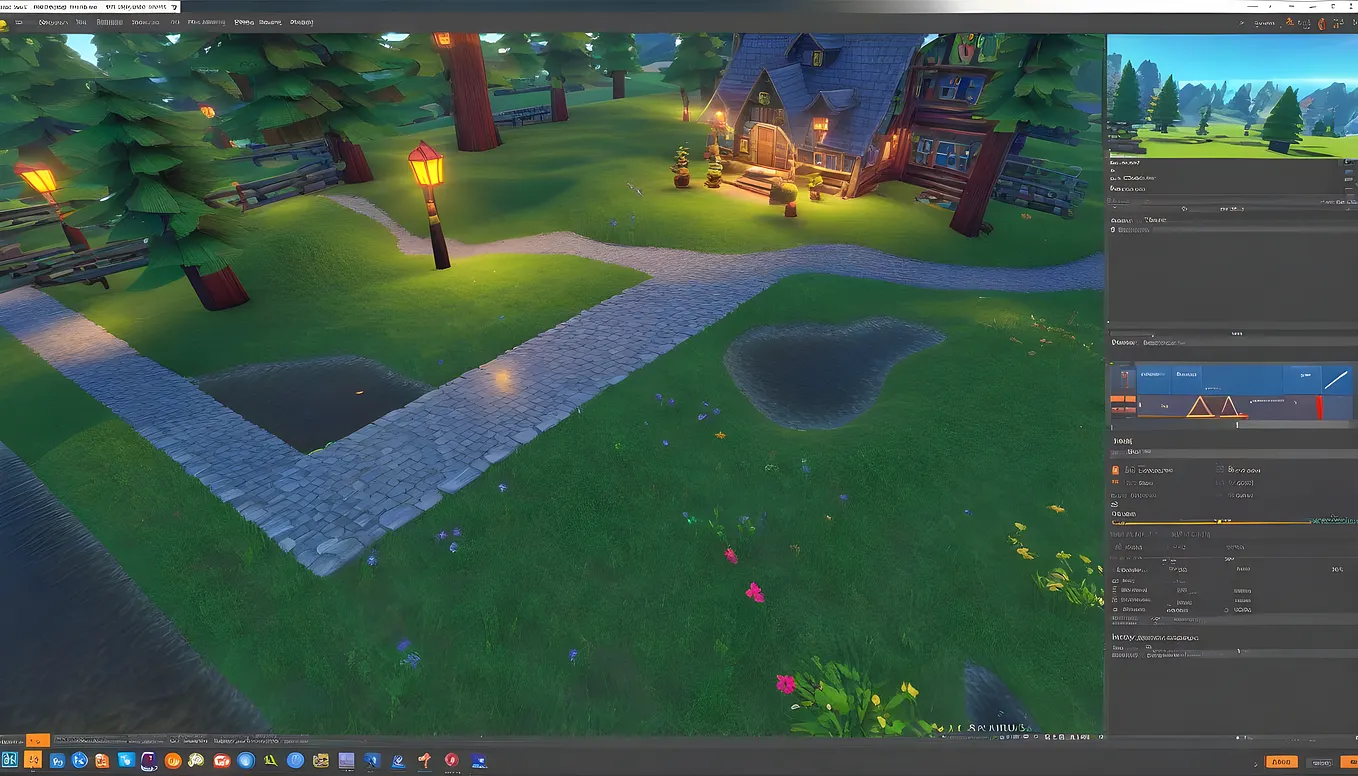Select the straight-line curve icon in the timeline panel
Viewport: 1358px width, 776px height.
1337,380
